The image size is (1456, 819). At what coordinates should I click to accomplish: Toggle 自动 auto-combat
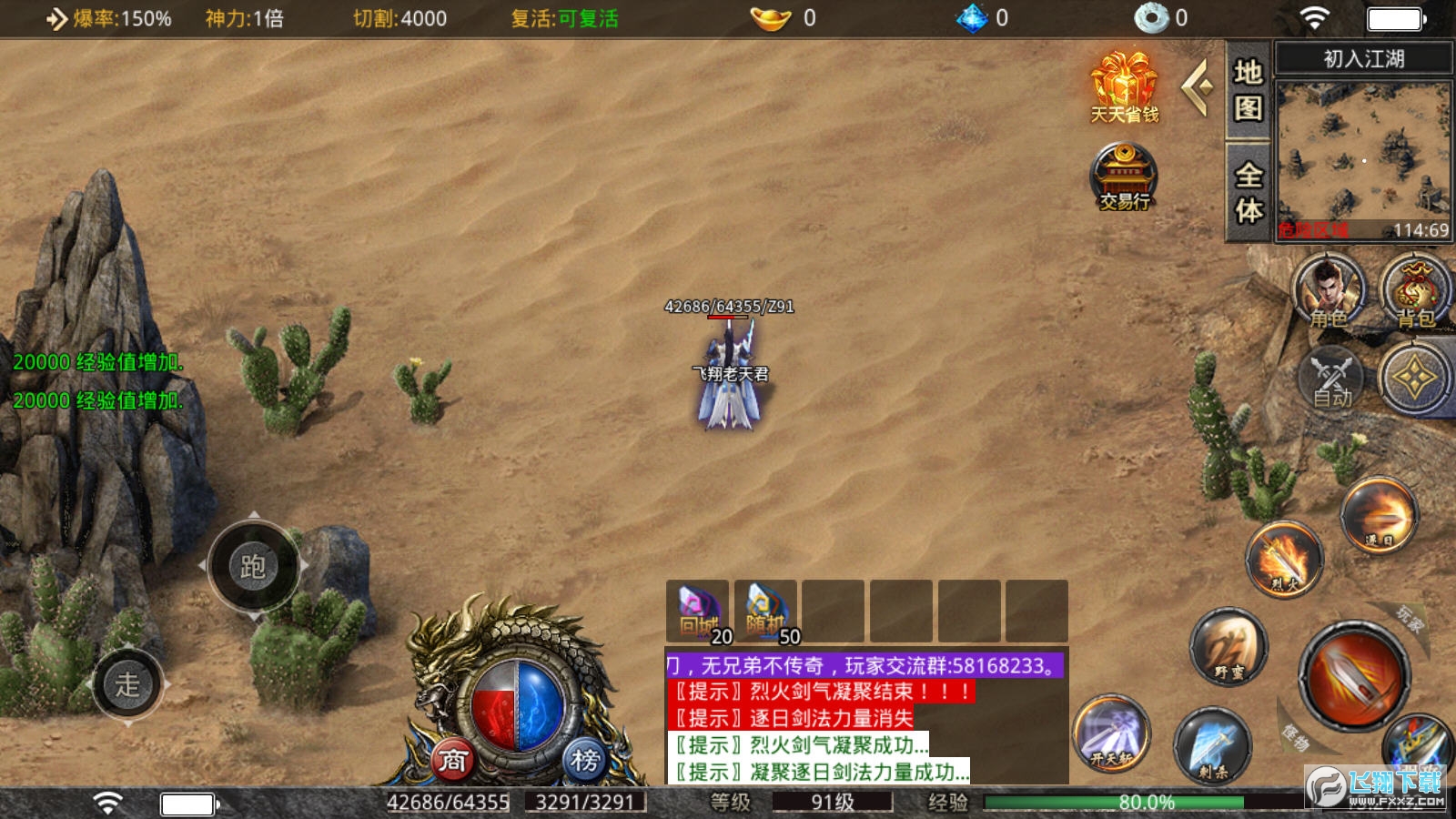1330,379
